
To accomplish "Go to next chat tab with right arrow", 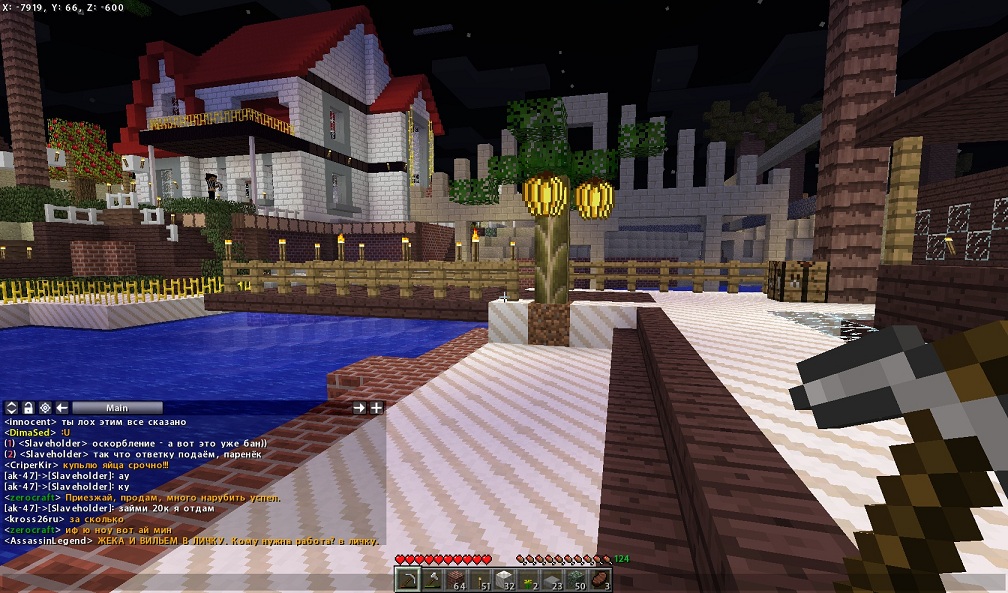I will (359, 408).
